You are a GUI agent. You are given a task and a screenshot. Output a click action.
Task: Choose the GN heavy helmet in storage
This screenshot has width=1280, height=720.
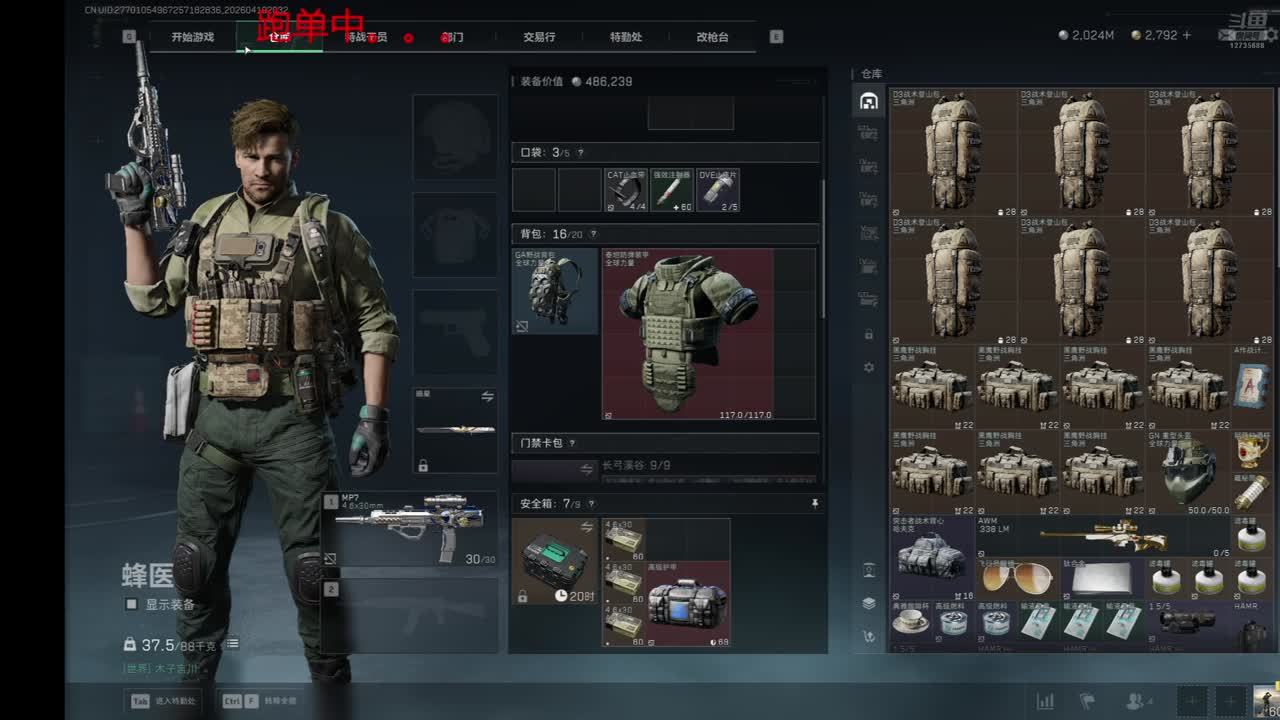pyautogui.click(x=1188, y=472)
